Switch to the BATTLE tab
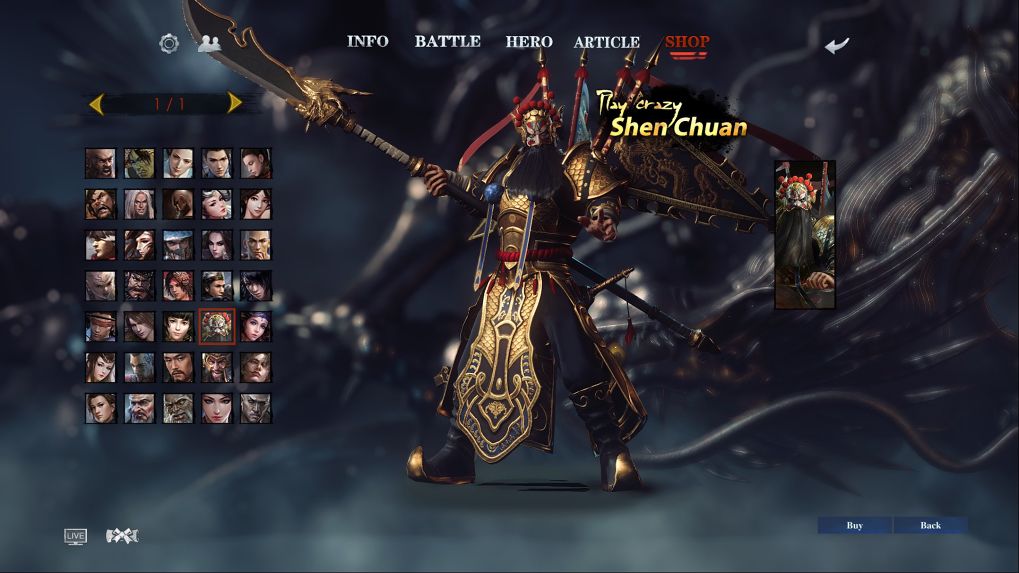 click(x=447, y=42)
